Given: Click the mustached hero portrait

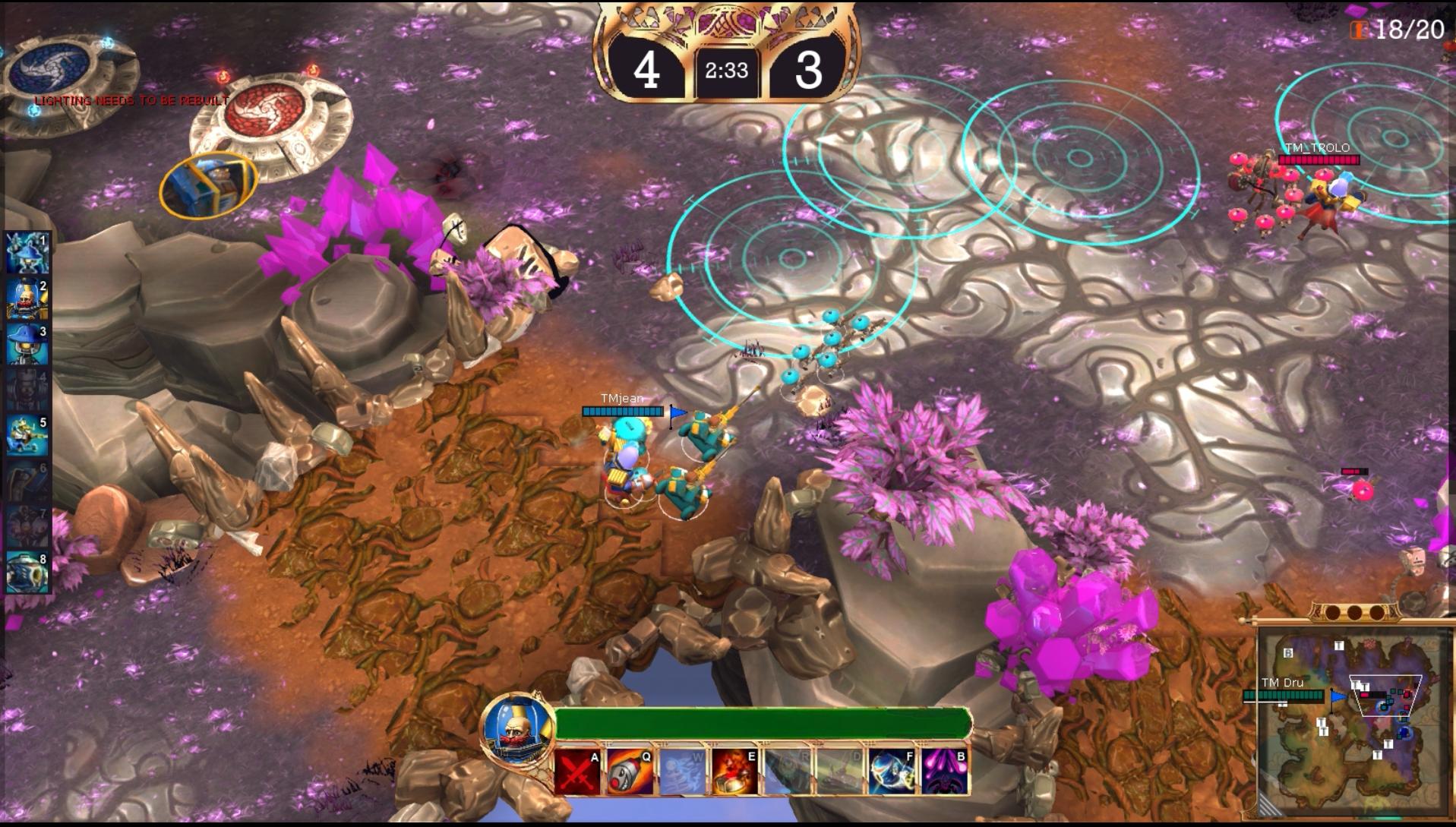Looking at the screenshot, I should click(517, 728).
